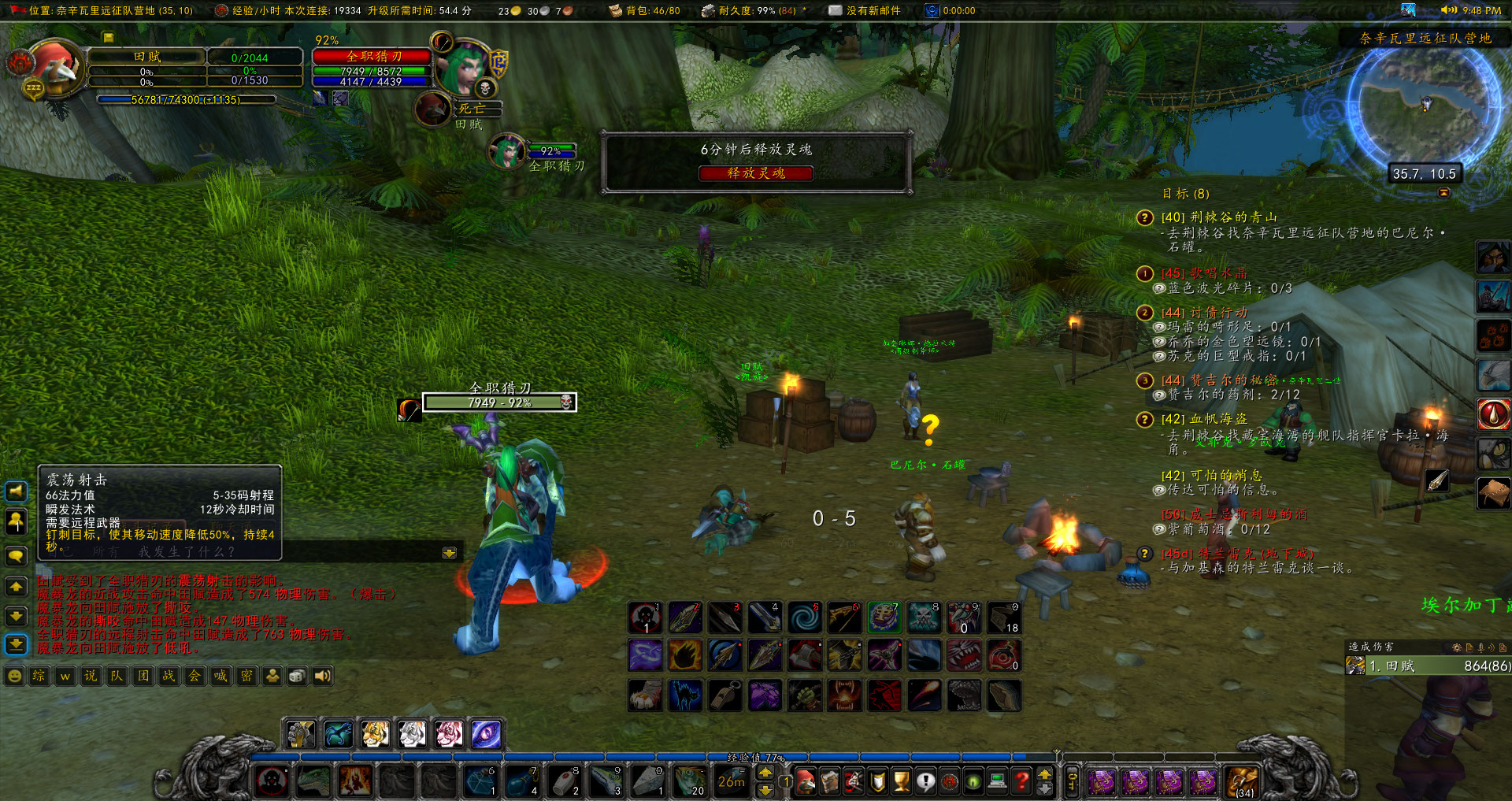The height and width of the screenshot is (801, 1512).
Task: Open the game menu computer icon
Action: tap(996, 780)
